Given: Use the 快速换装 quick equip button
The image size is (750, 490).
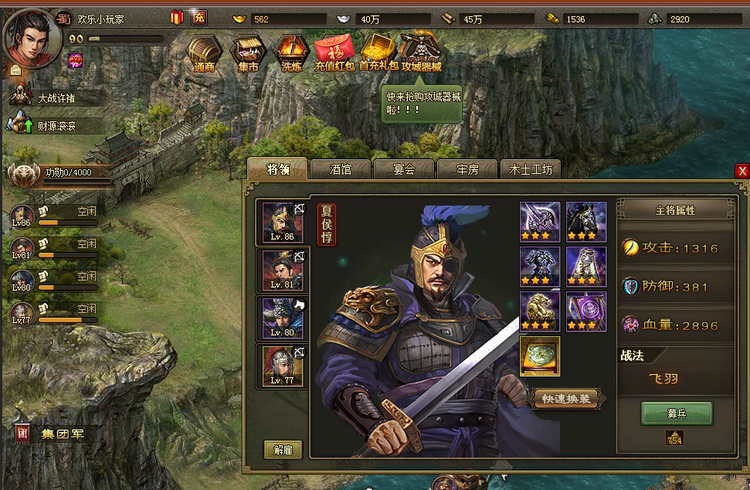Looking at the screenshot, I should point(567,398).
